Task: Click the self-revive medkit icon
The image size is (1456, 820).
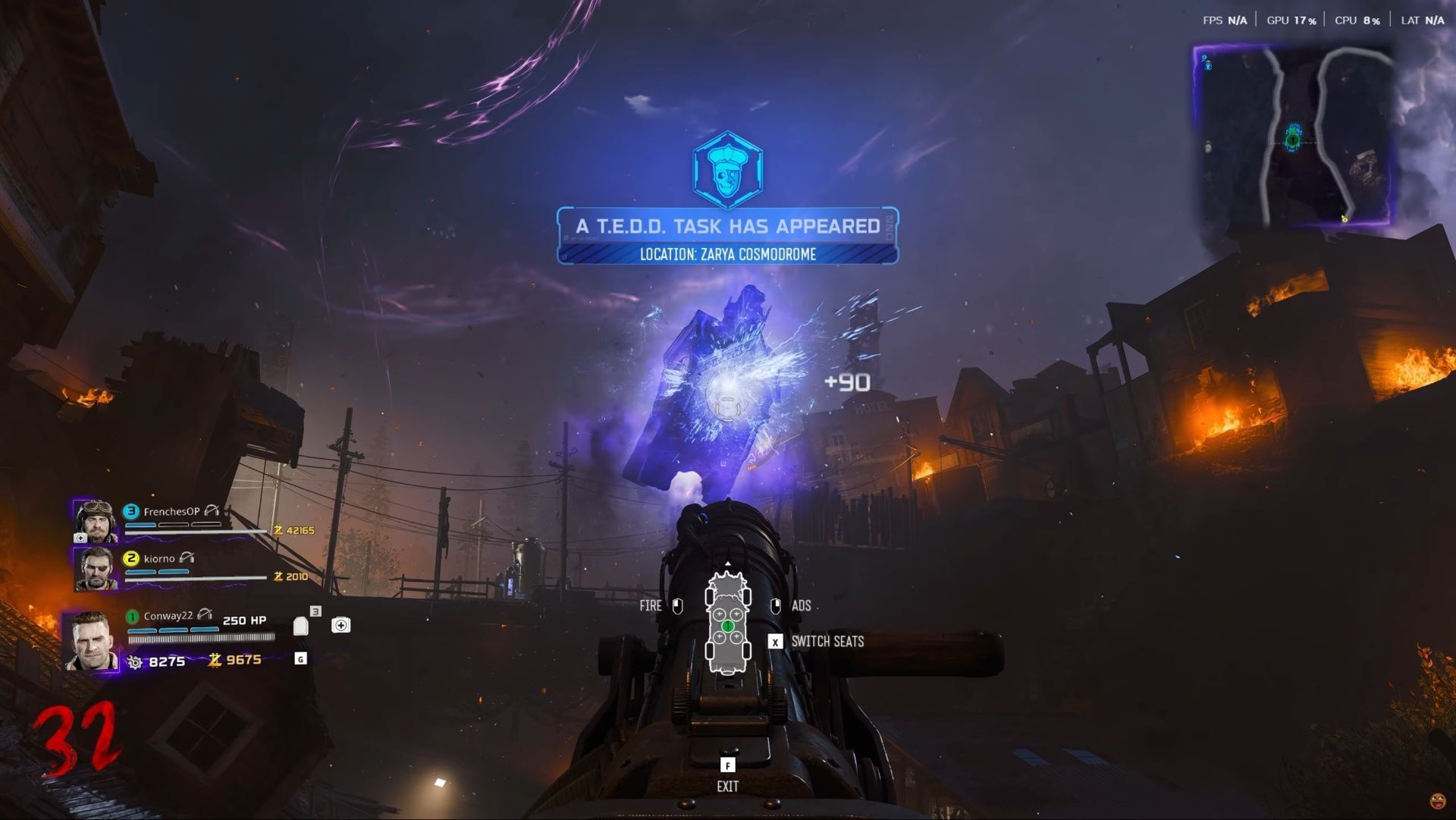Action: tap(340, 624)
